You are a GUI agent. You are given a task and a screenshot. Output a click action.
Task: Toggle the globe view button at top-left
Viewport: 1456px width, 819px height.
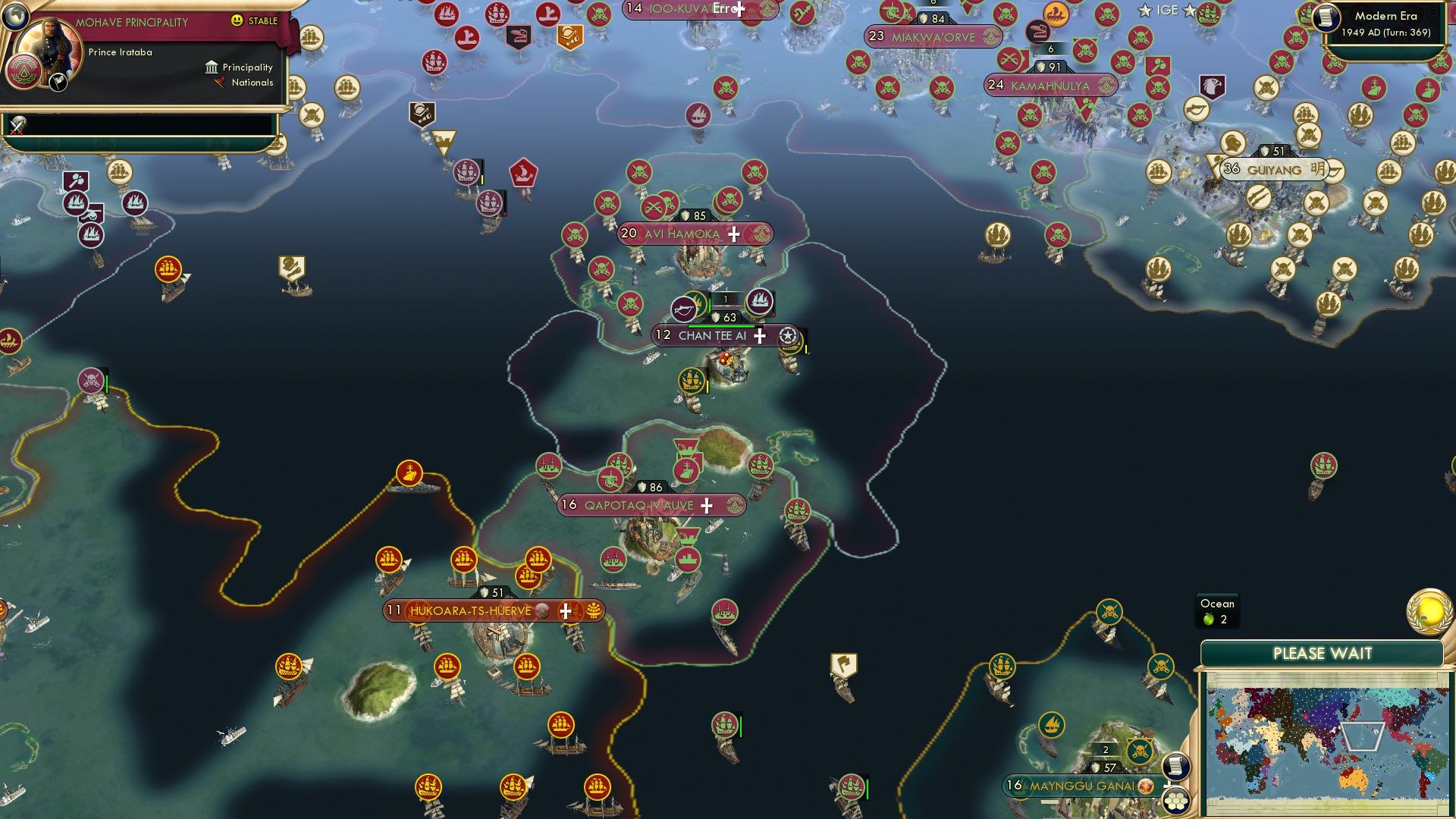(17, 17)
